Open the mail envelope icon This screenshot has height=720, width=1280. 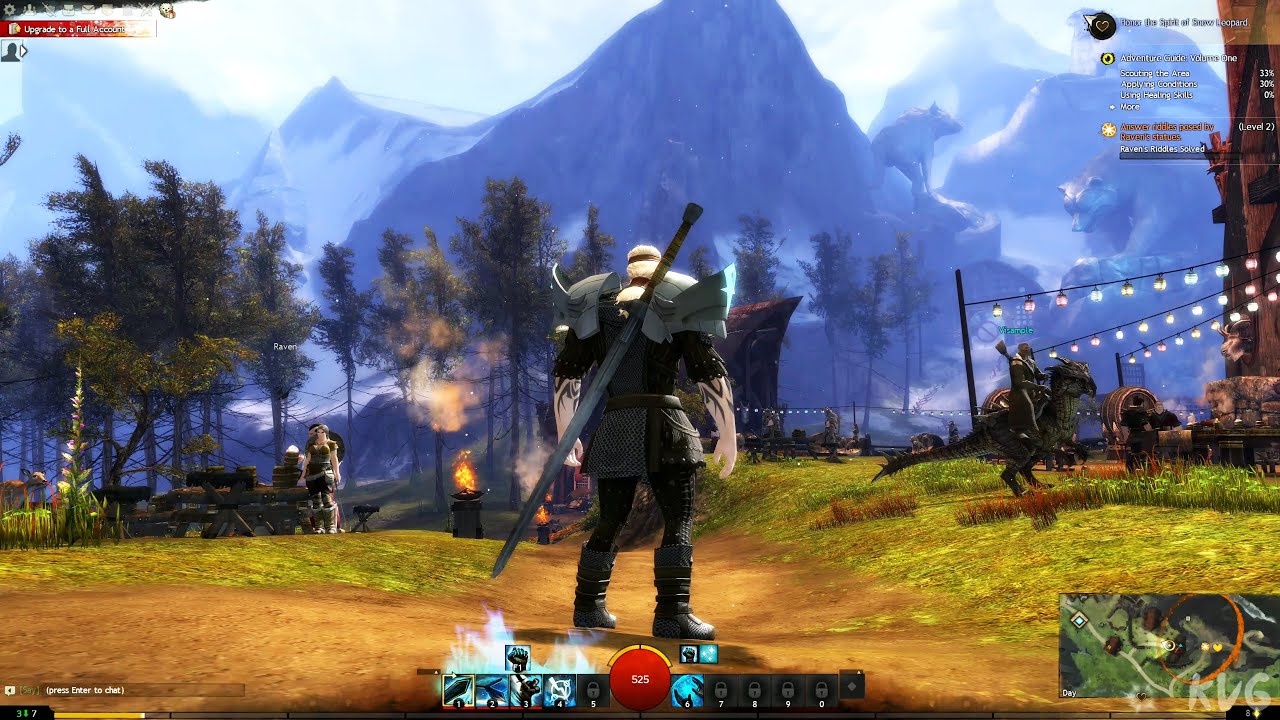click(88, 10)
